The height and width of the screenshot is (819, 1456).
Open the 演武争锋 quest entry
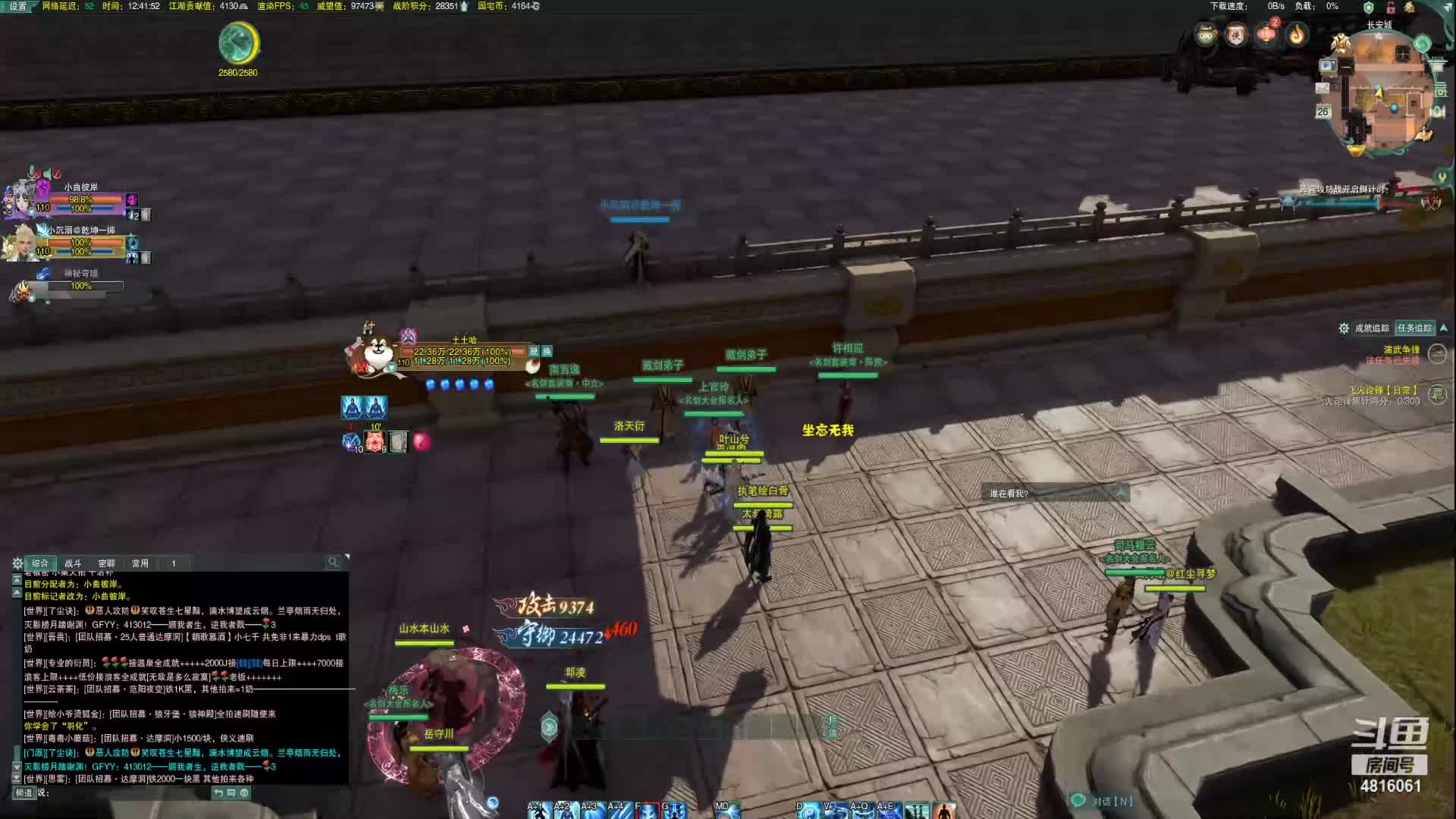click(1401, 350)
